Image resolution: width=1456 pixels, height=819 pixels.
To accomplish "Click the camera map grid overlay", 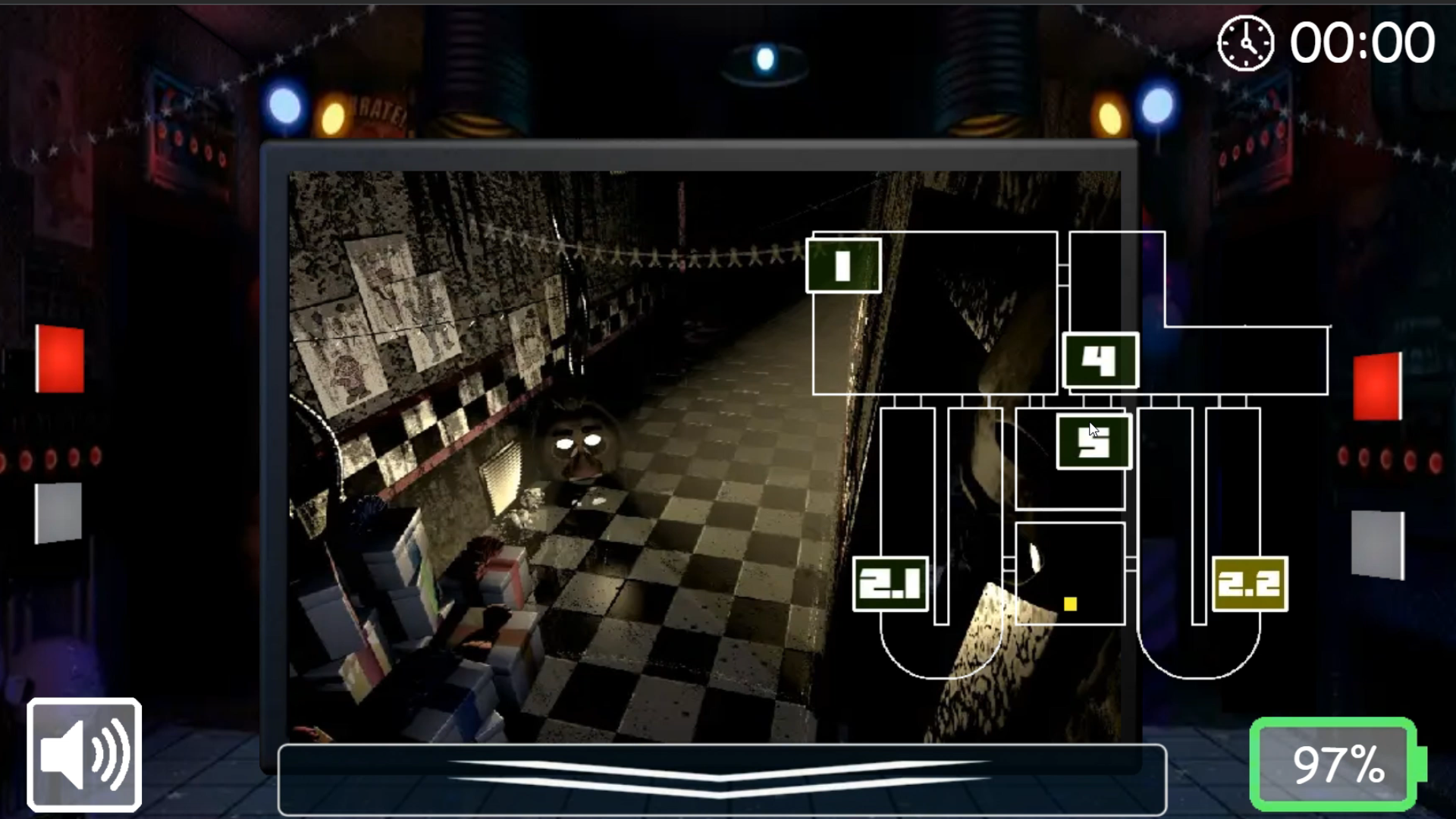I will tap(986, 493).
